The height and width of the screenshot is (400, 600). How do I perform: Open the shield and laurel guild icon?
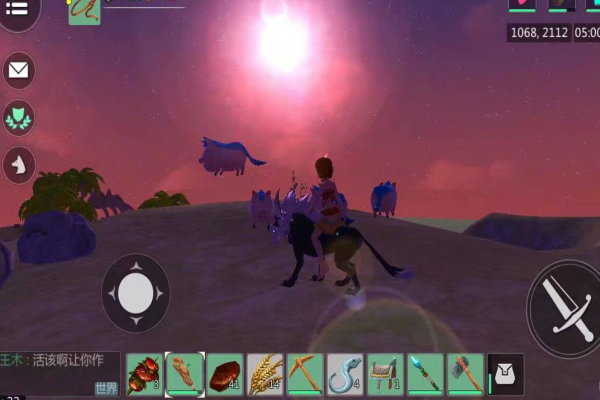(19, 118)
